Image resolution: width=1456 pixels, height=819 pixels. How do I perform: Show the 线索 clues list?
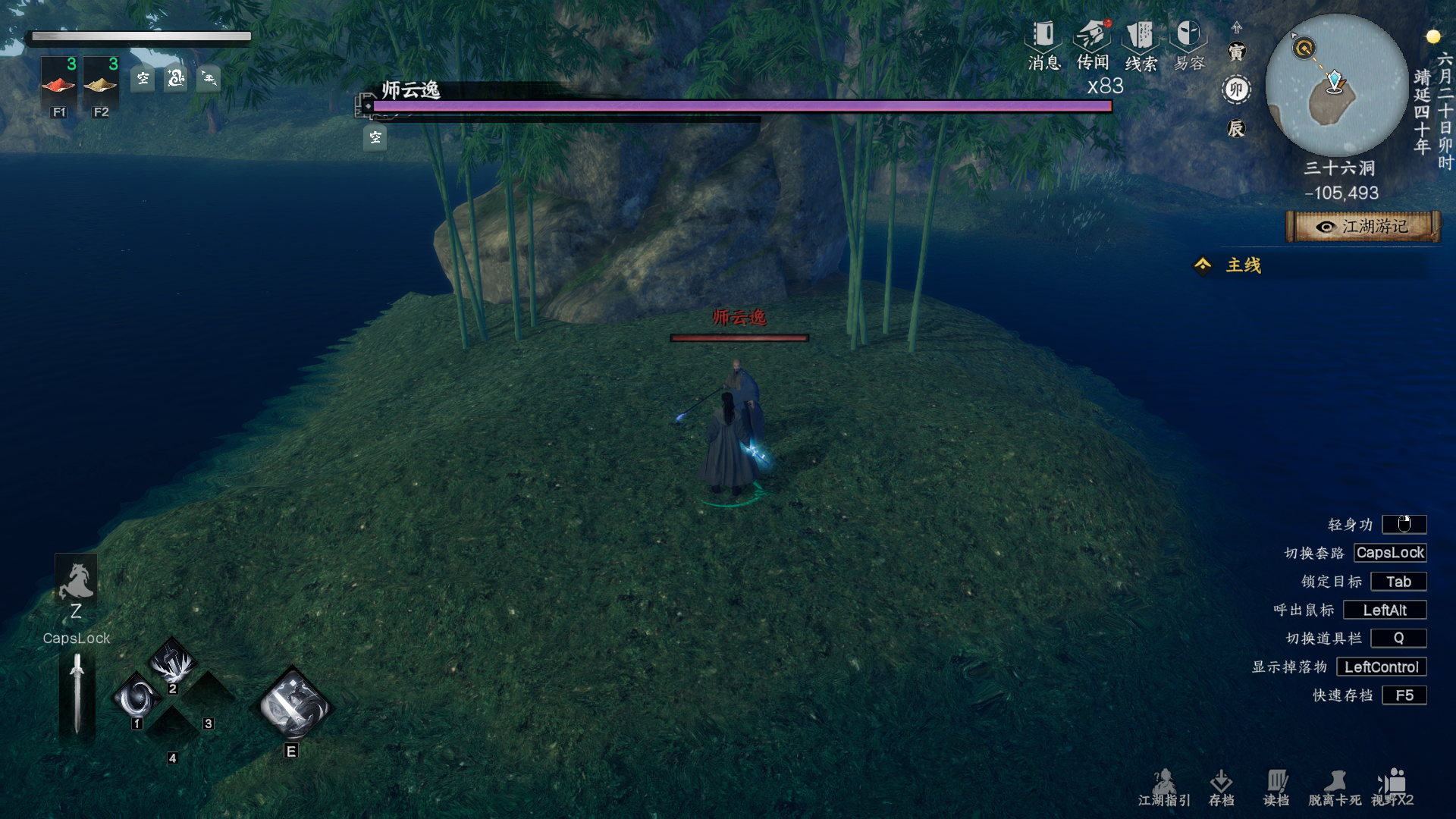point(1140,45)
